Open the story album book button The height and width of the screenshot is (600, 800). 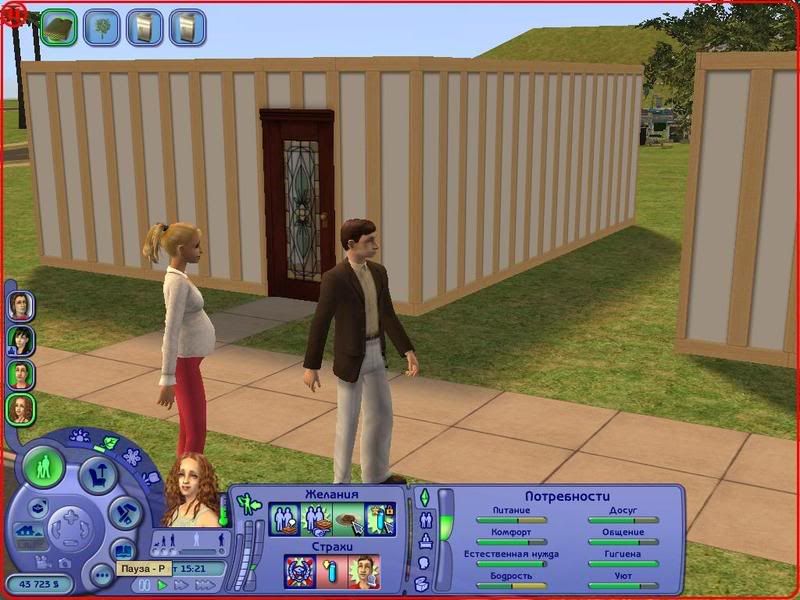click(x=122, y=549)
